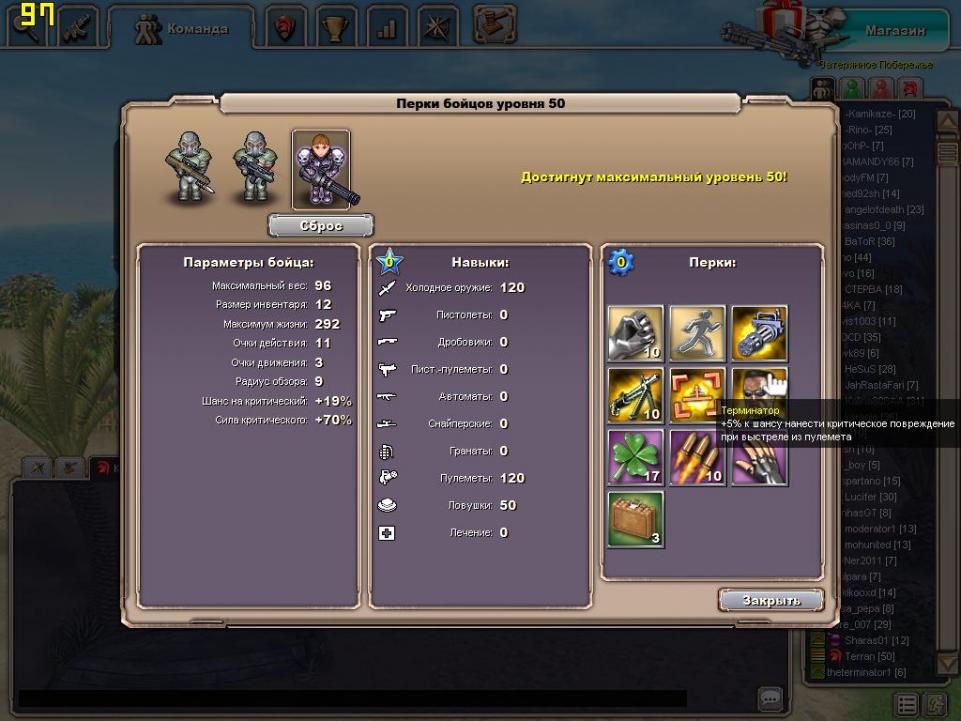This screenshot has width=961, height=721.
Task: Reset perks with the Сброс button
Action: click(x=321, y=226)
